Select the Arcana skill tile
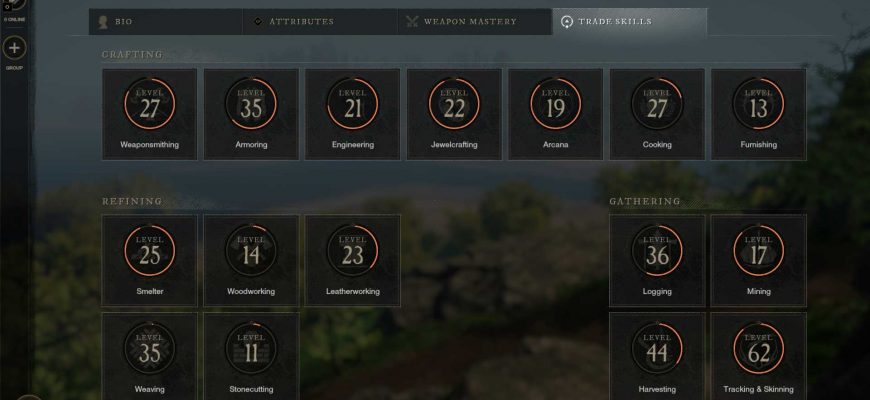The width and height of the screenshot is (870, 400). click(x=556, y=113)
